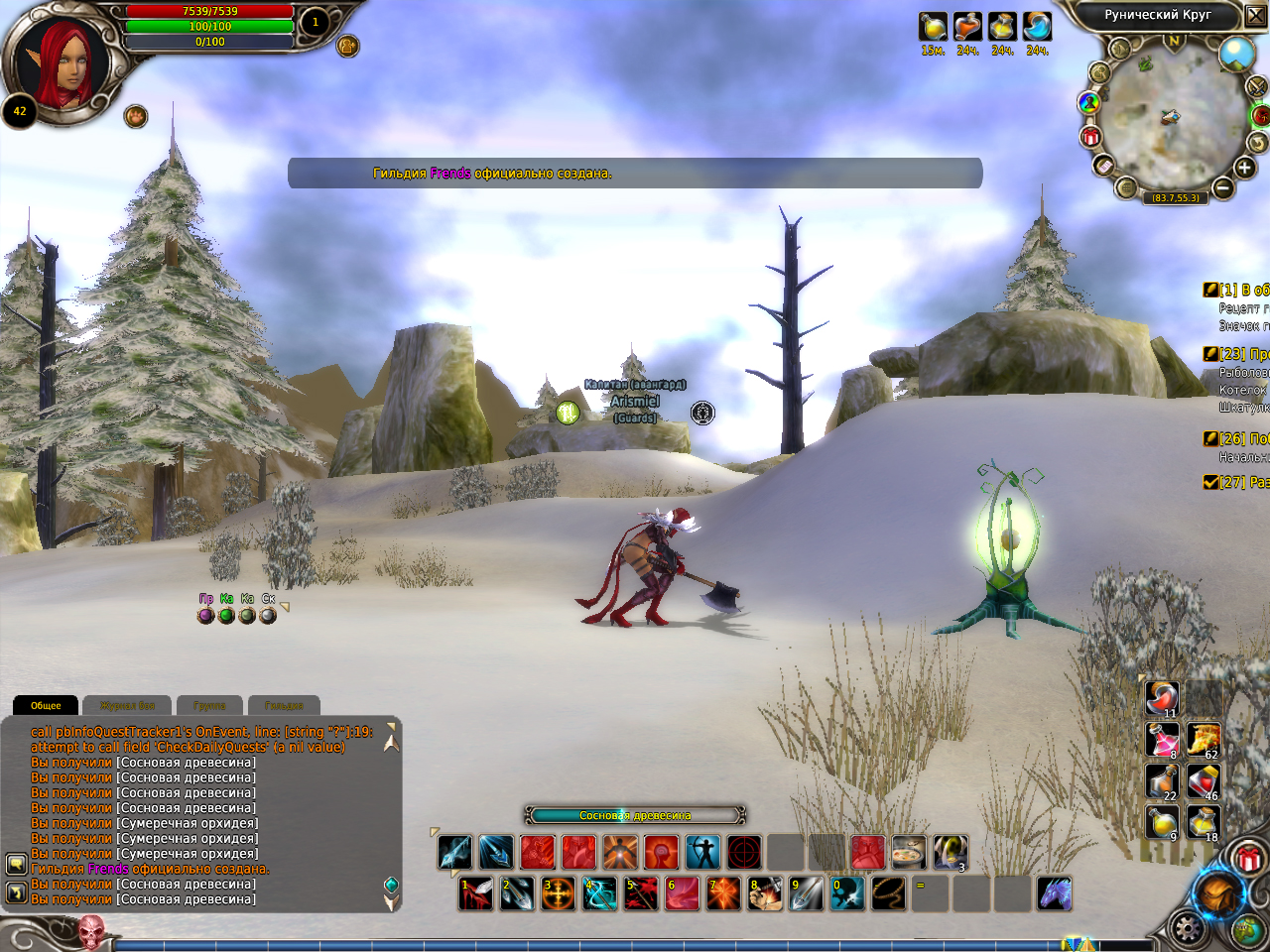This screenshot has width=1270, height=952.
Task: Open the red gift box beside minimap
Action: 1090,136
